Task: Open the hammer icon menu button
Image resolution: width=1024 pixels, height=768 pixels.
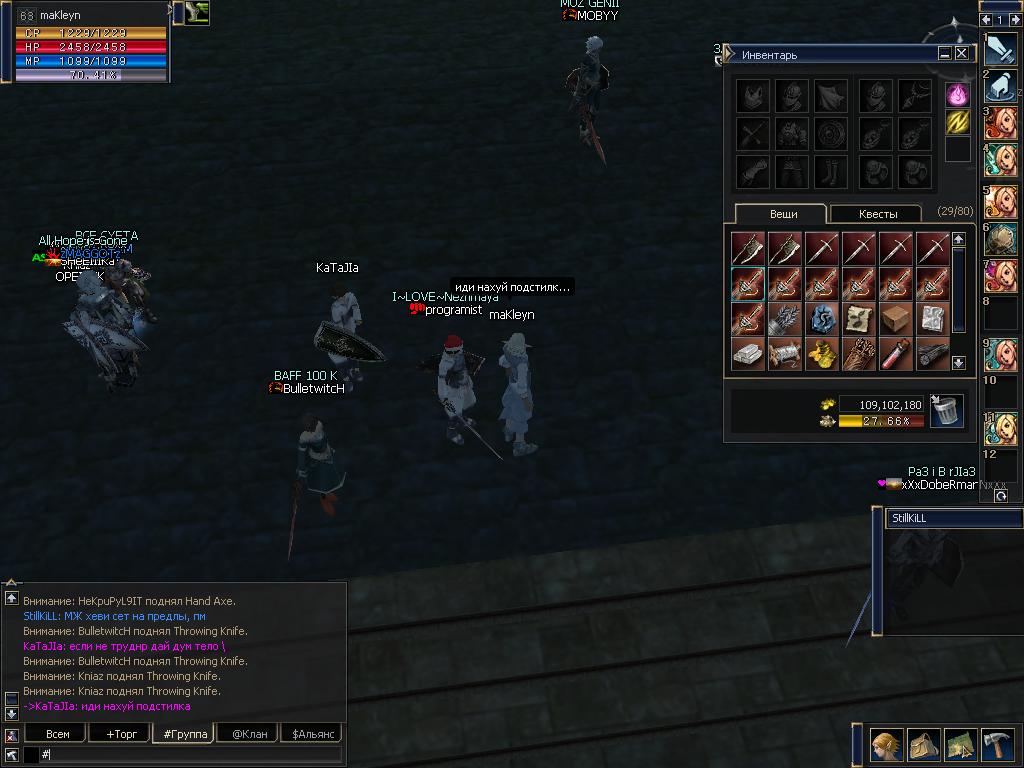Action: pyautogui.click(x=997, y=745)
